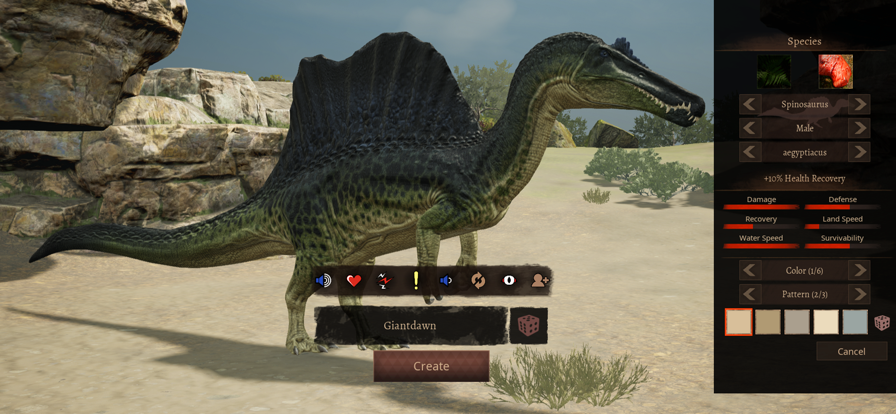Image resolution: width=896 pixels, height=414 pixels.
Task: Advance to the next Pattern
Action: (x=859, y=294)
